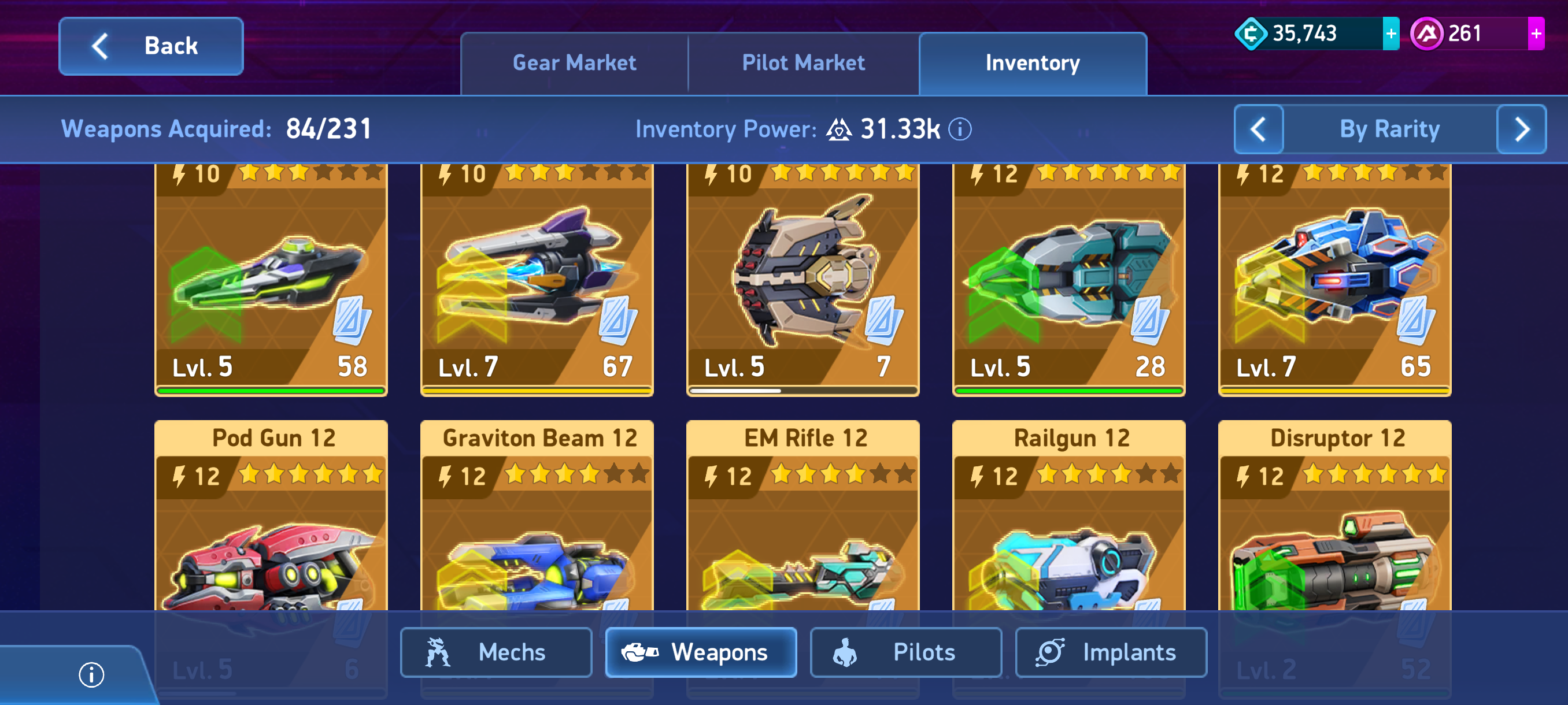This screenshot has width=1568, height=705.
Task: Switch to the Pilots category
Action: tap(905, 652)
